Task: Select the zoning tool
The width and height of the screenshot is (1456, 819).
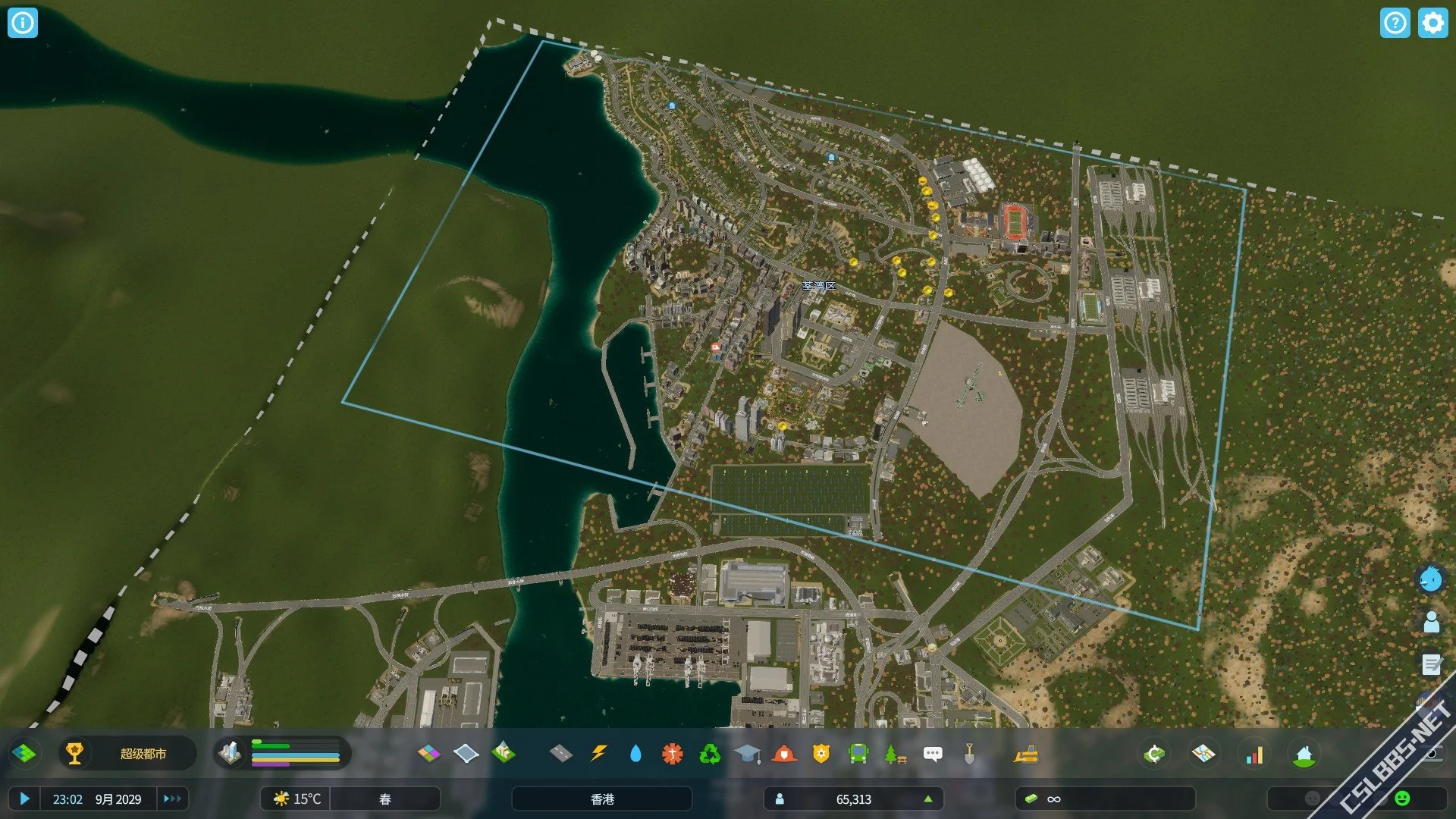Action: 428,753
